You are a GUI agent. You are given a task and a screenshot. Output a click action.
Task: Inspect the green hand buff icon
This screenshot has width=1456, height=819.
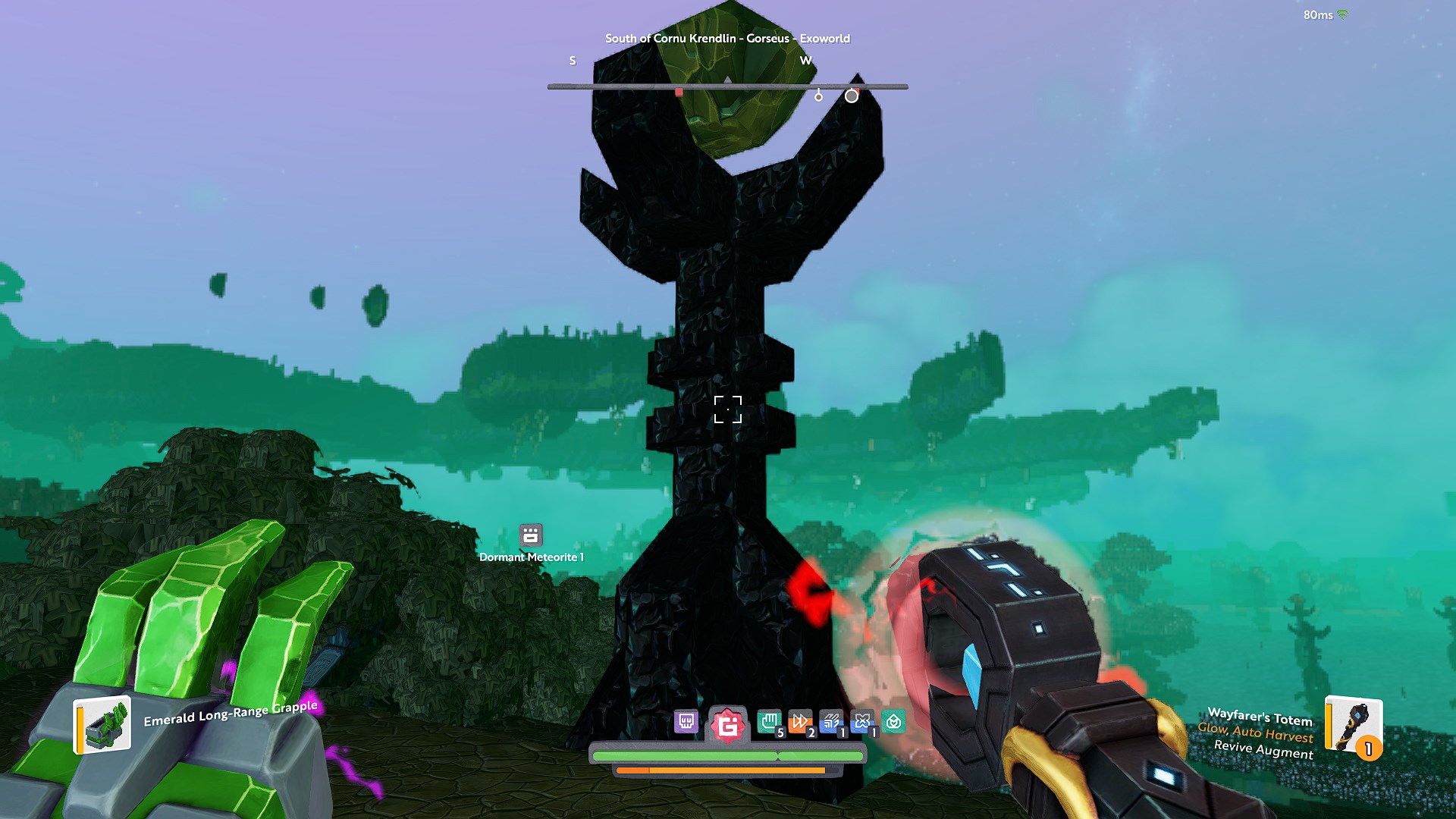coord(769,722)
